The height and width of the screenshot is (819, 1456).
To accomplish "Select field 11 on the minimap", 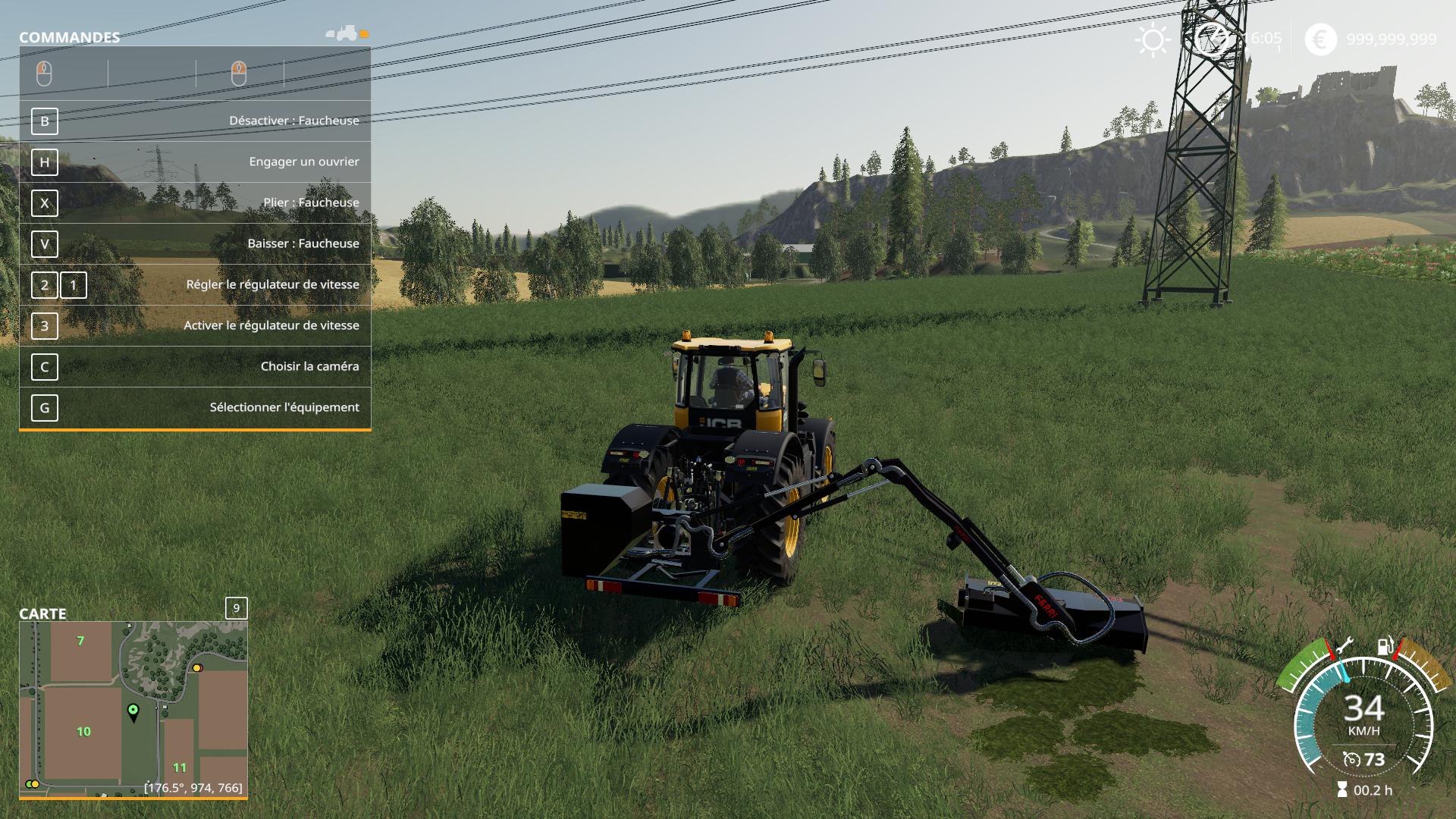I will (x=180, y=767).
